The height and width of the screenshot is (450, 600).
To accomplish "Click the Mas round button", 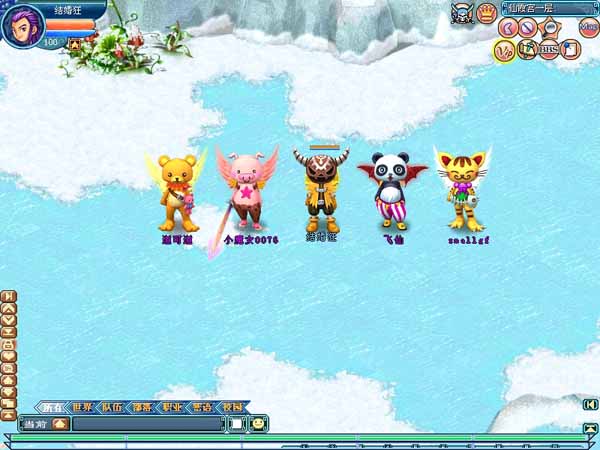I will tap(588, 29).
